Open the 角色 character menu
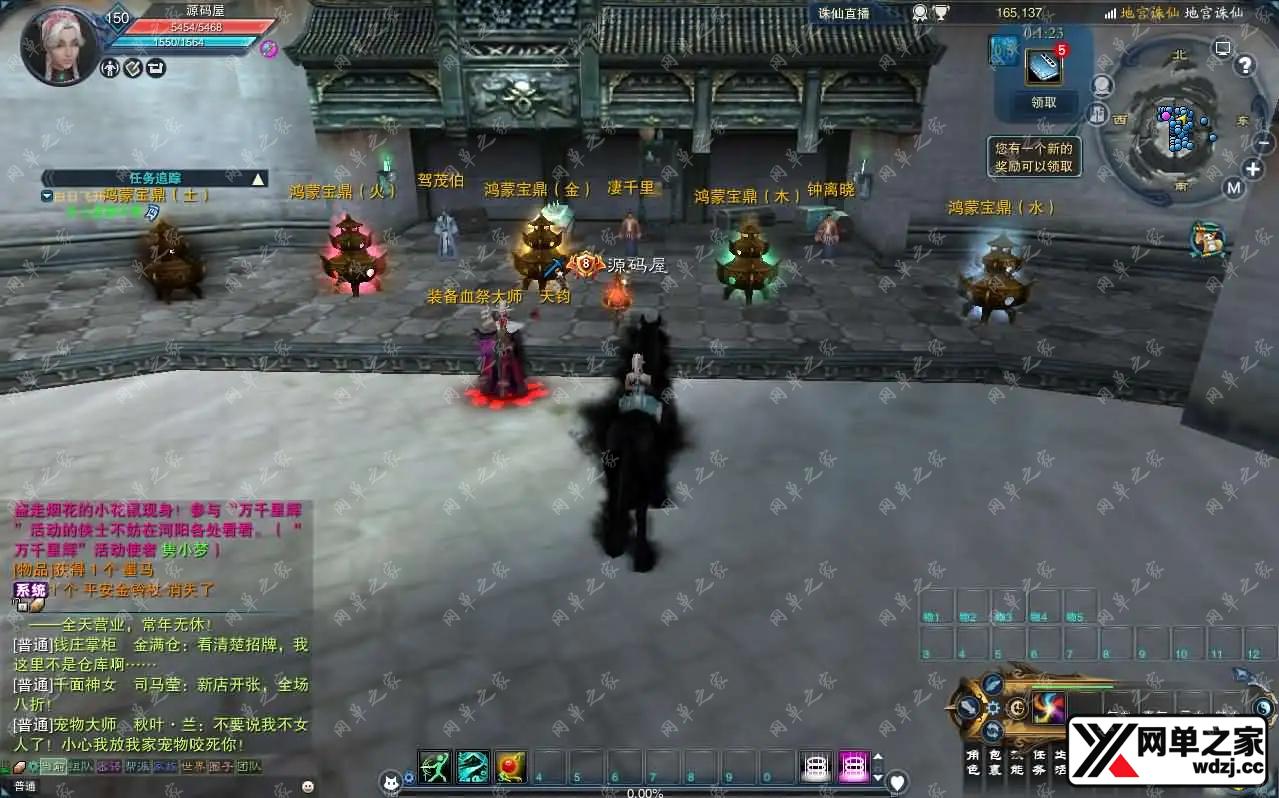1279x798 pixels. coord(973,762)
